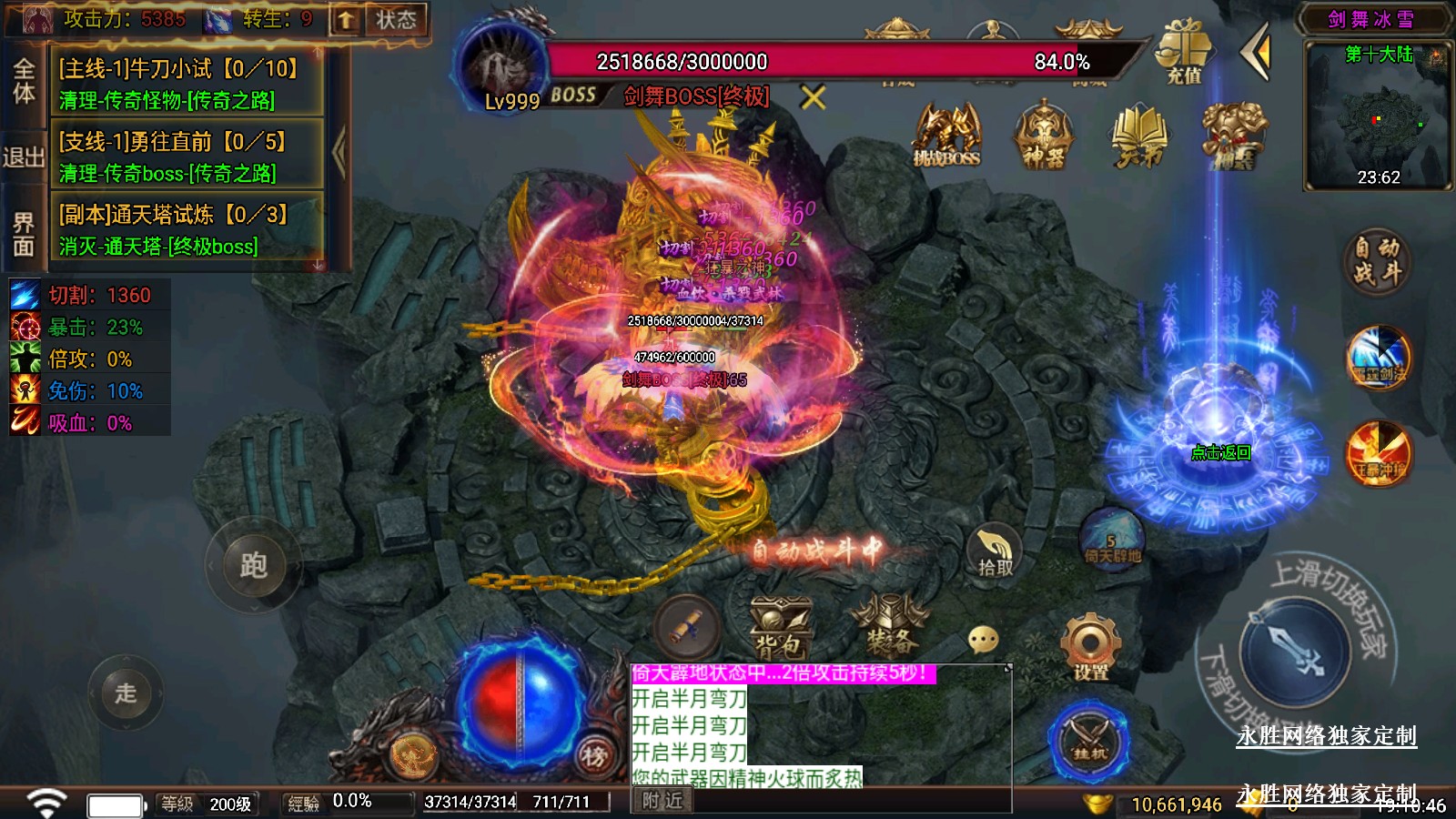Toggle 自动战斗 auto battle
The width and height of the screenshot is (1456, 819).
tap(1376, 260)
